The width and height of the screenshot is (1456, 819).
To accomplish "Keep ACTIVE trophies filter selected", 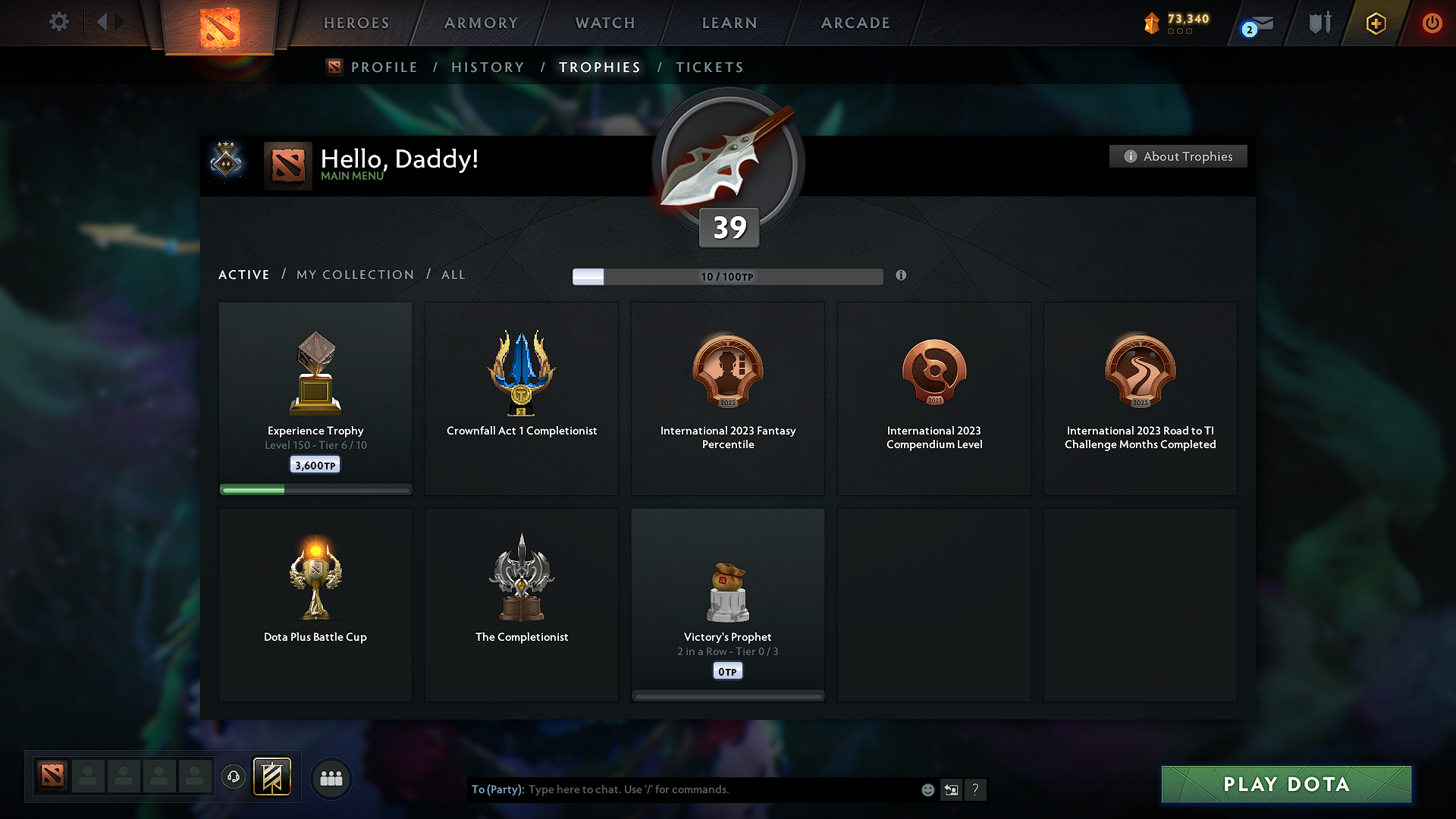I will pos(243,275).
